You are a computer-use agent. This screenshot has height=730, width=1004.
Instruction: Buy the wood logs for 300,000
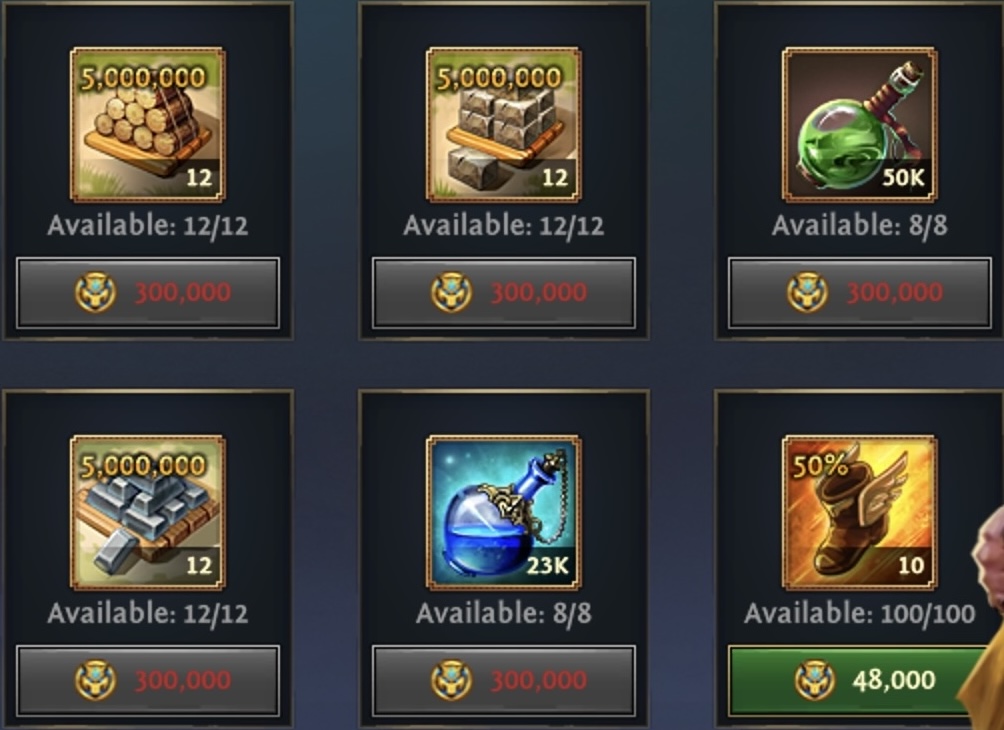tap(148, 293)
